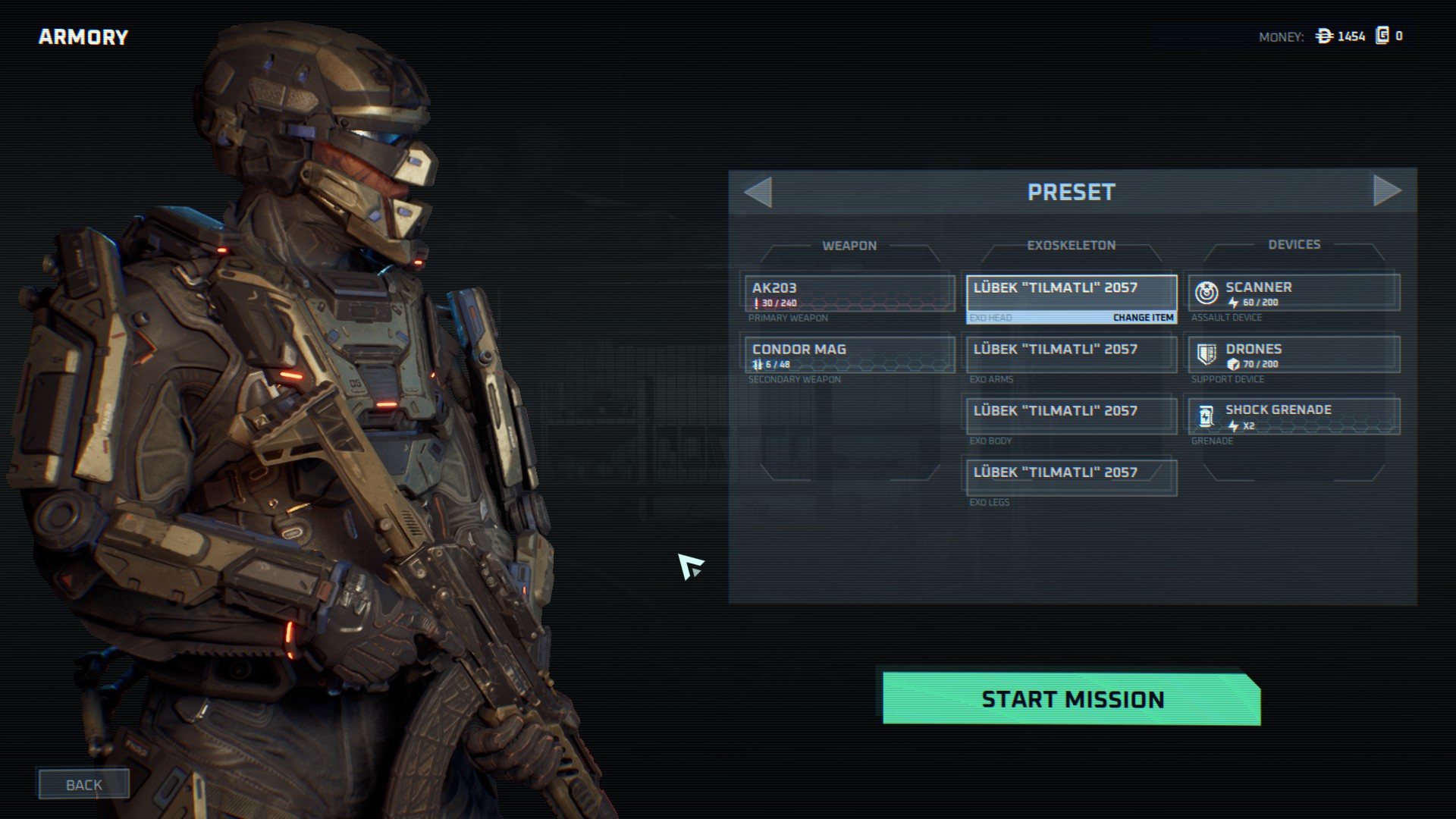The image size is (1456, 819).
Task: Open the Shock Grenade slot
Action: 1294,416
